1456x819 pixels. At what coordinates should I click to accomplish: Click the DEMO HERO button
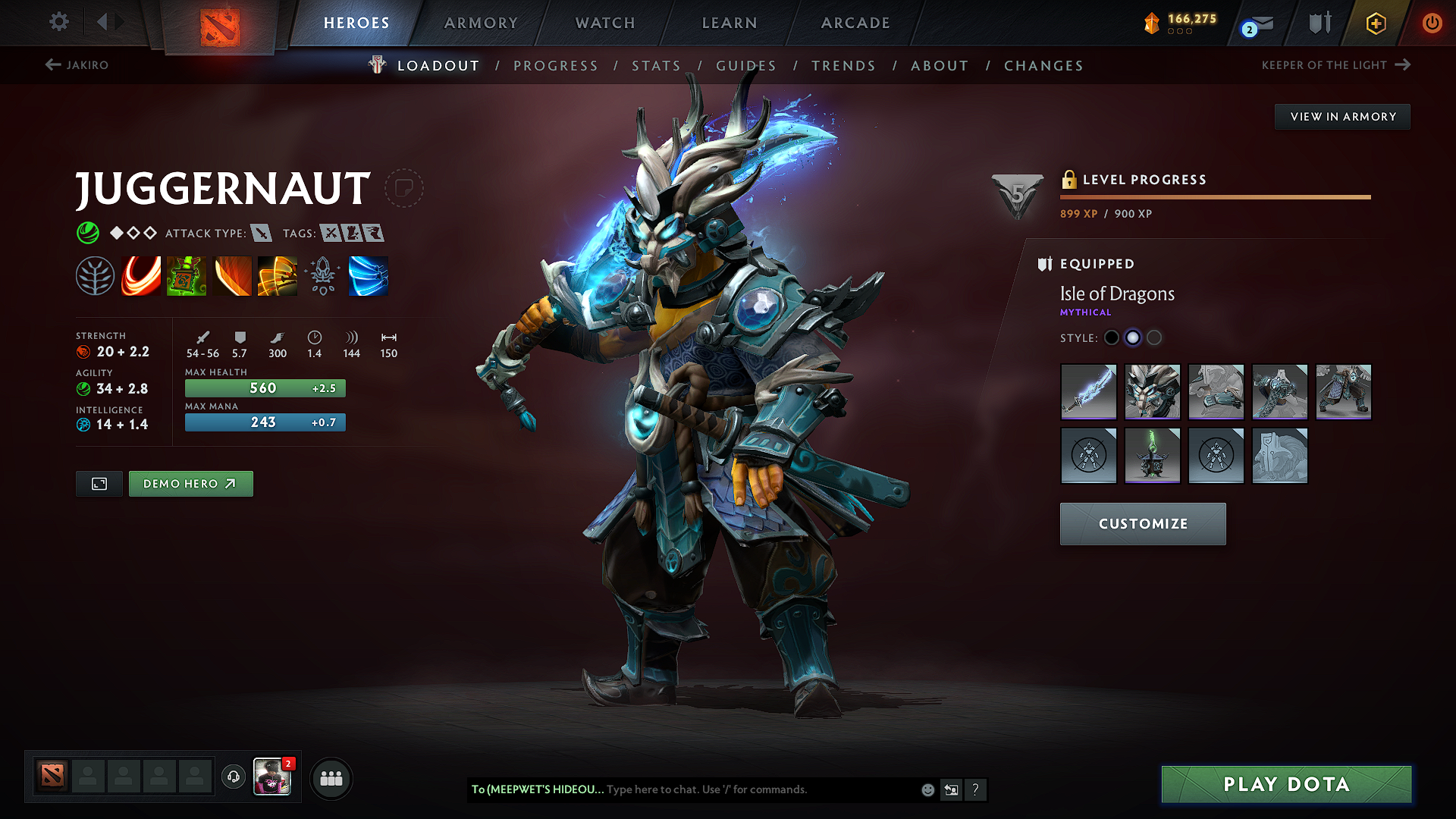click(190, 483)
